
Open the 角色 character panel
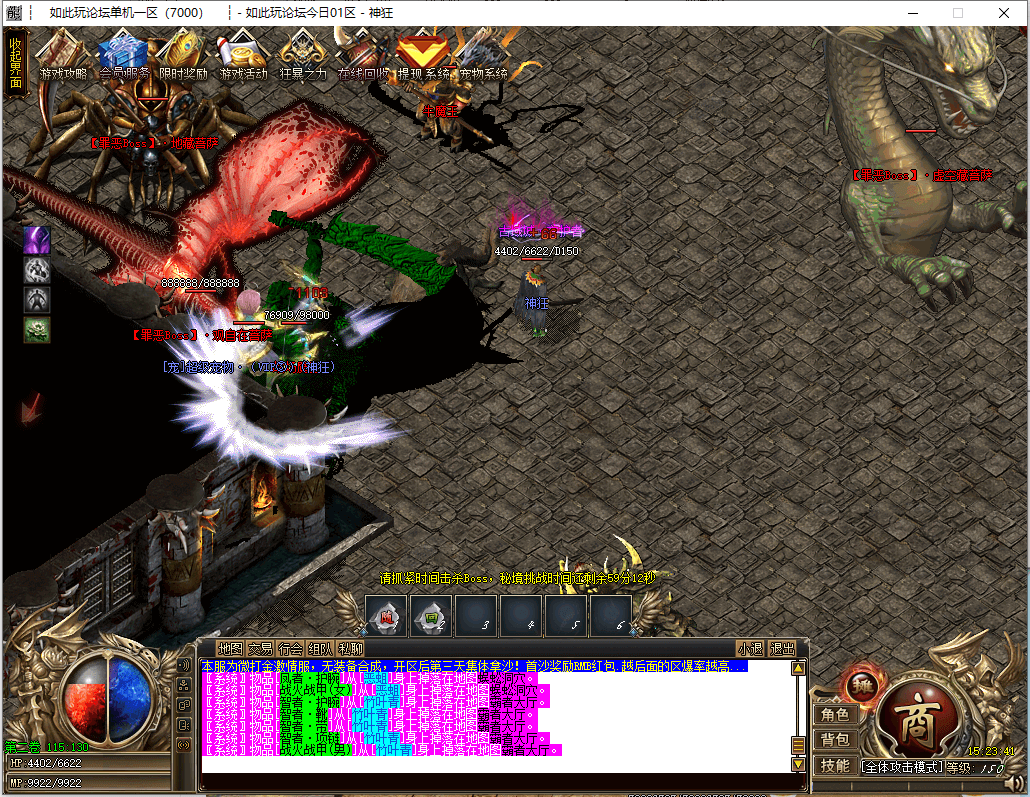point(835,715)
